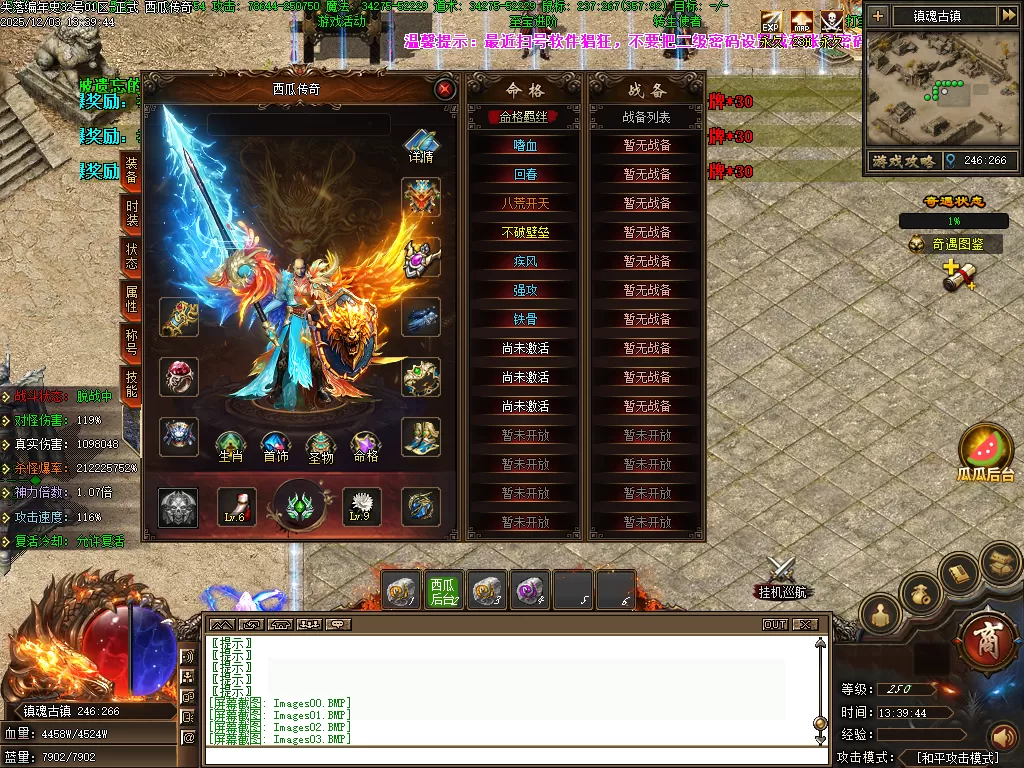Close the character equipment window

(x=445, y=89)
